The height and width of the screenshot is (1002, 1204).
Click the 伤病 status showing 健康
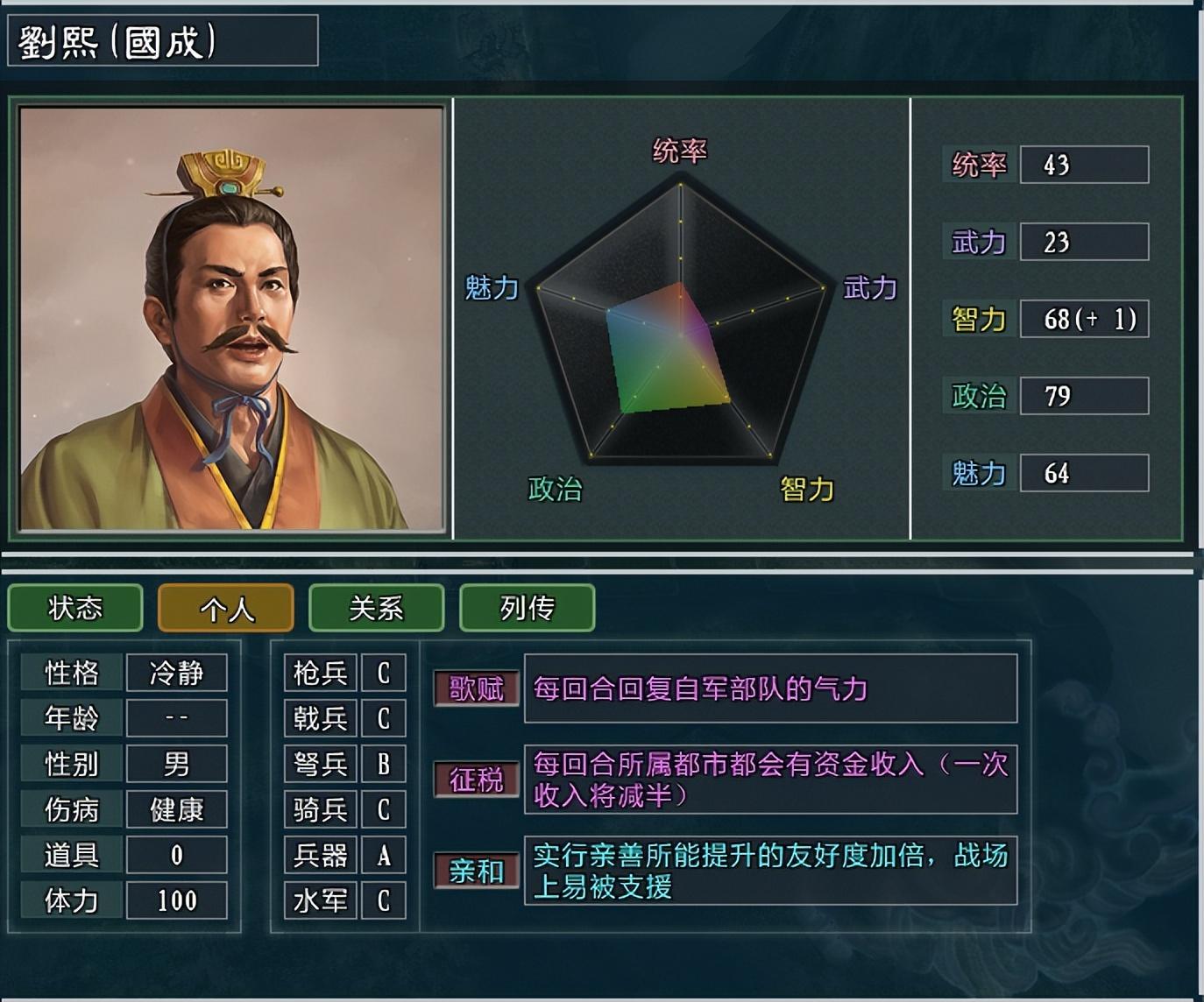(176, 809)
